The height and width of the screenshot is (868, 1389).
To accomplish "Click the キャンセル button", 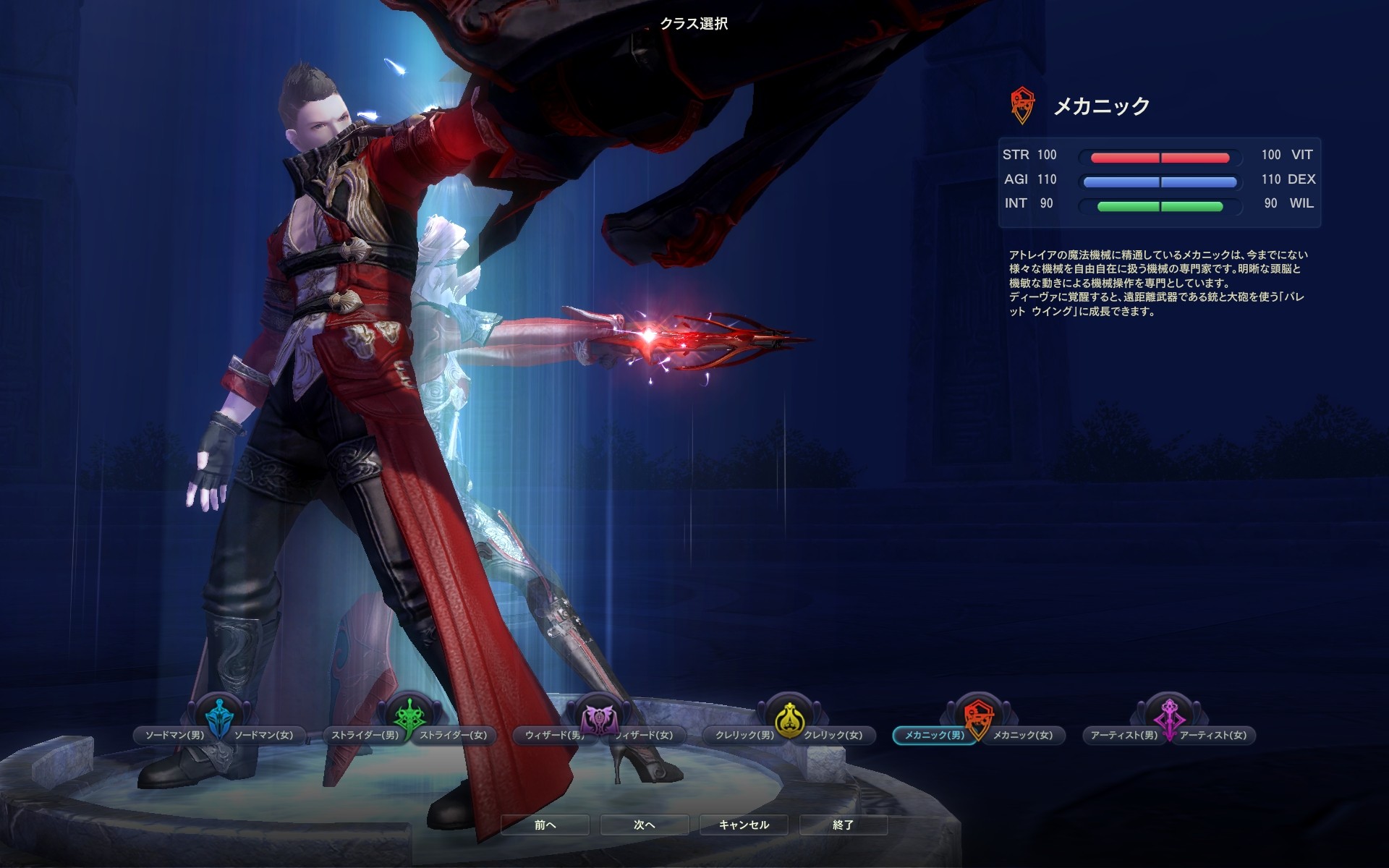I will coord(744,825).
